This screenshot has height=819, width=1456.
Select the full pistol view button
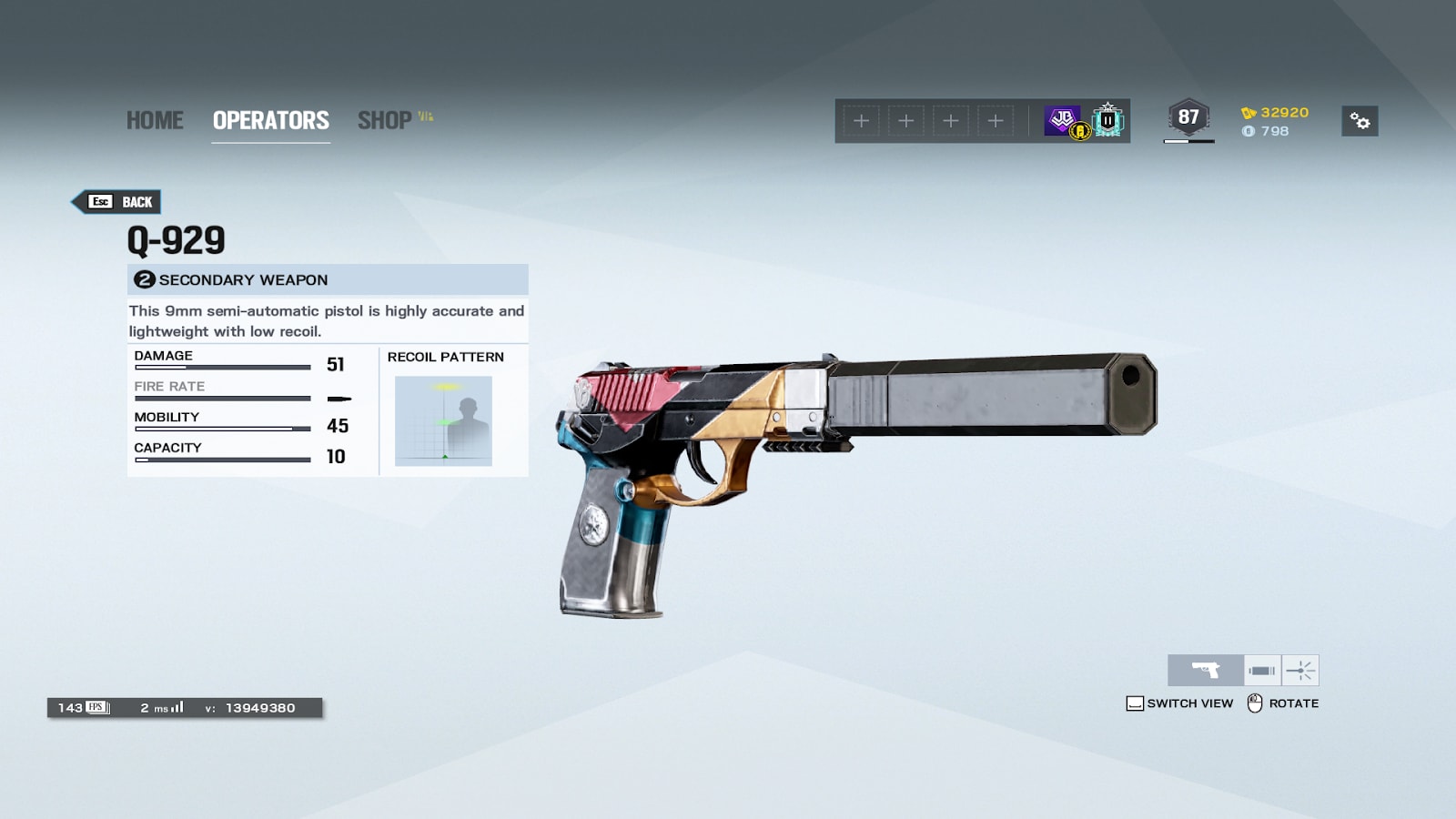click(x=1206, y=671)
